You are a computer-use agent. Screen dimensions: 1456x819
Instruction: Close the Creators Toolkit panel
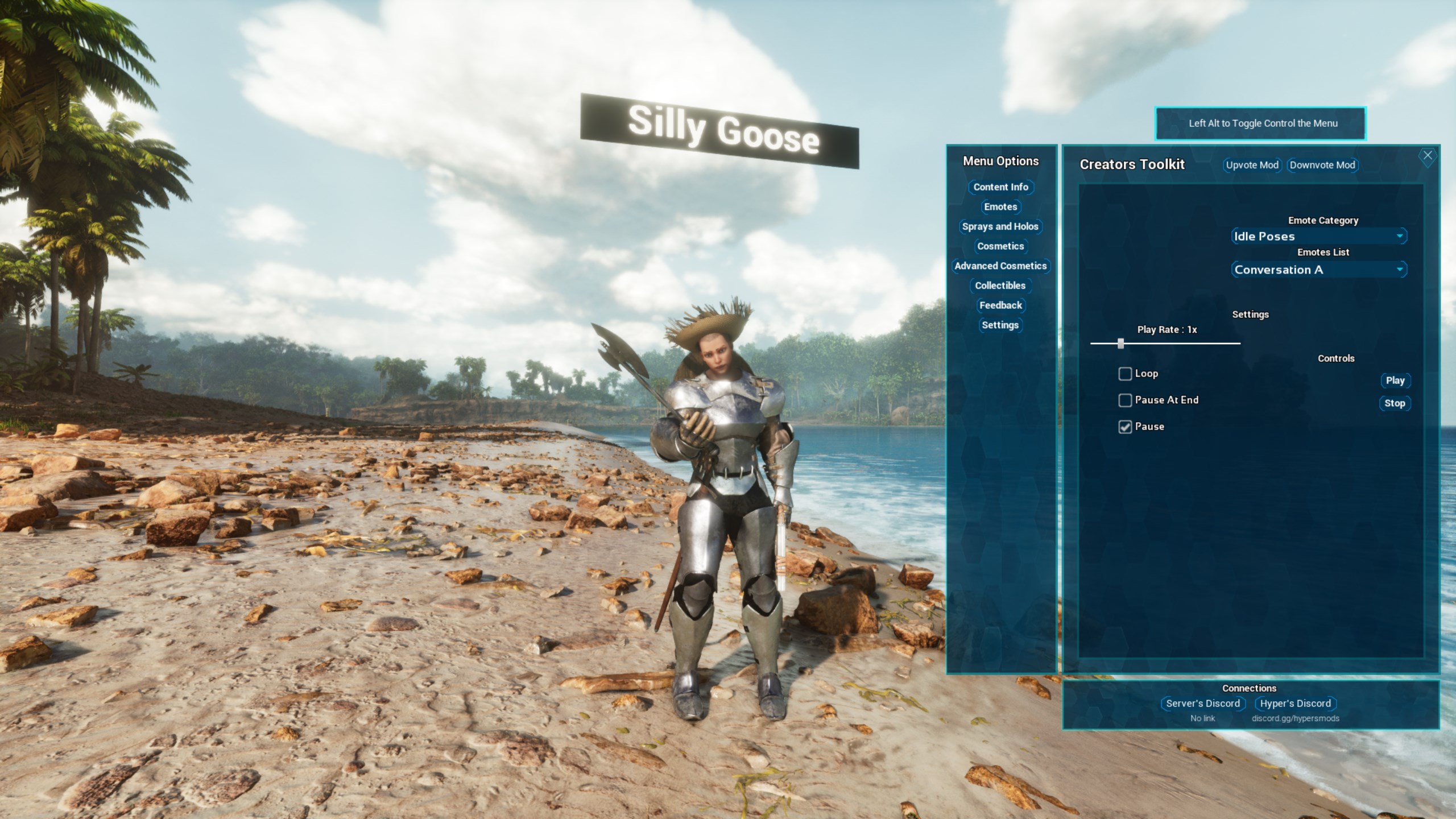pos(1428,155)
